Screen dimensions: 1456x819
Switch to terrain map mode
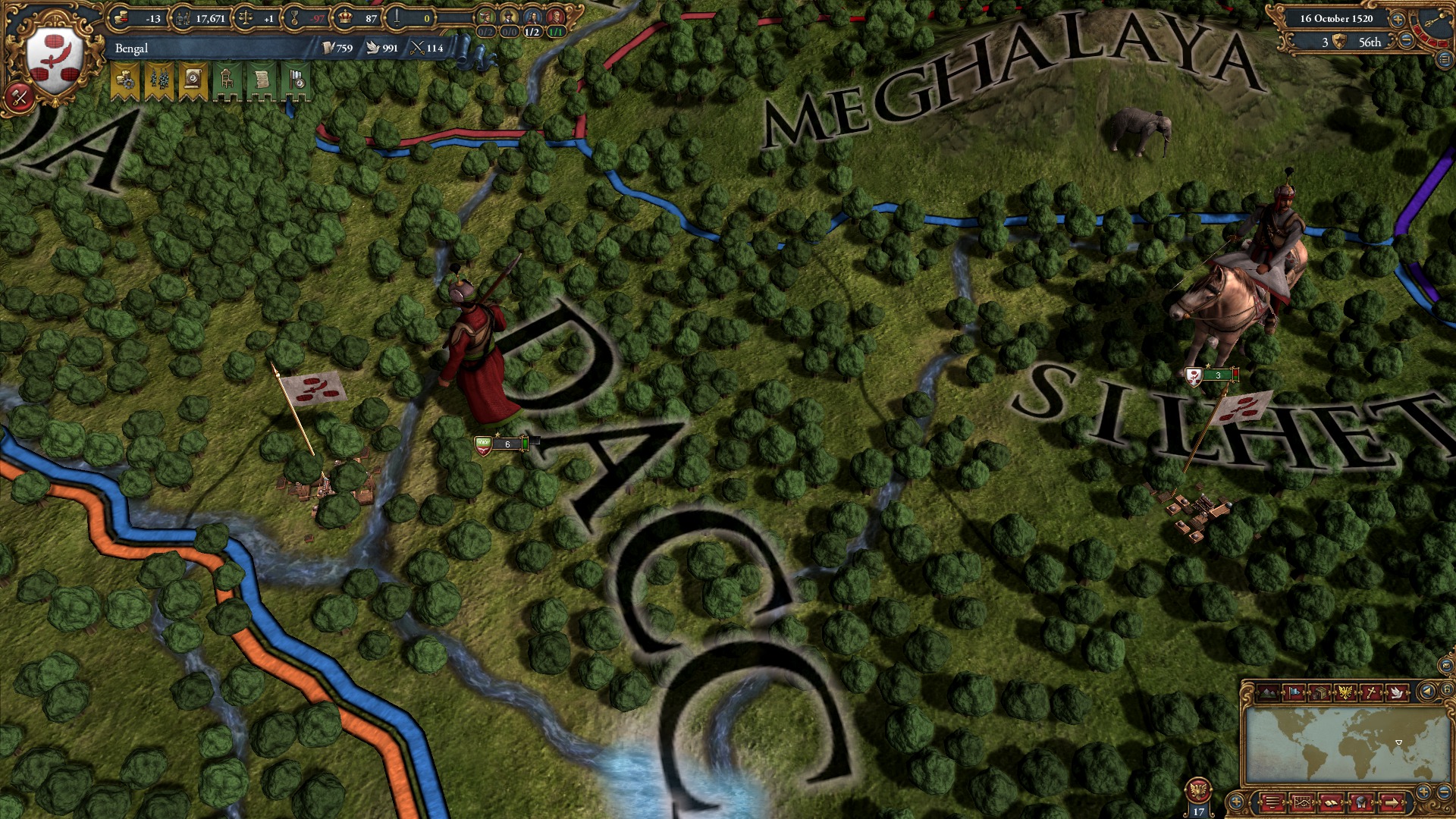pos(1269,692)
